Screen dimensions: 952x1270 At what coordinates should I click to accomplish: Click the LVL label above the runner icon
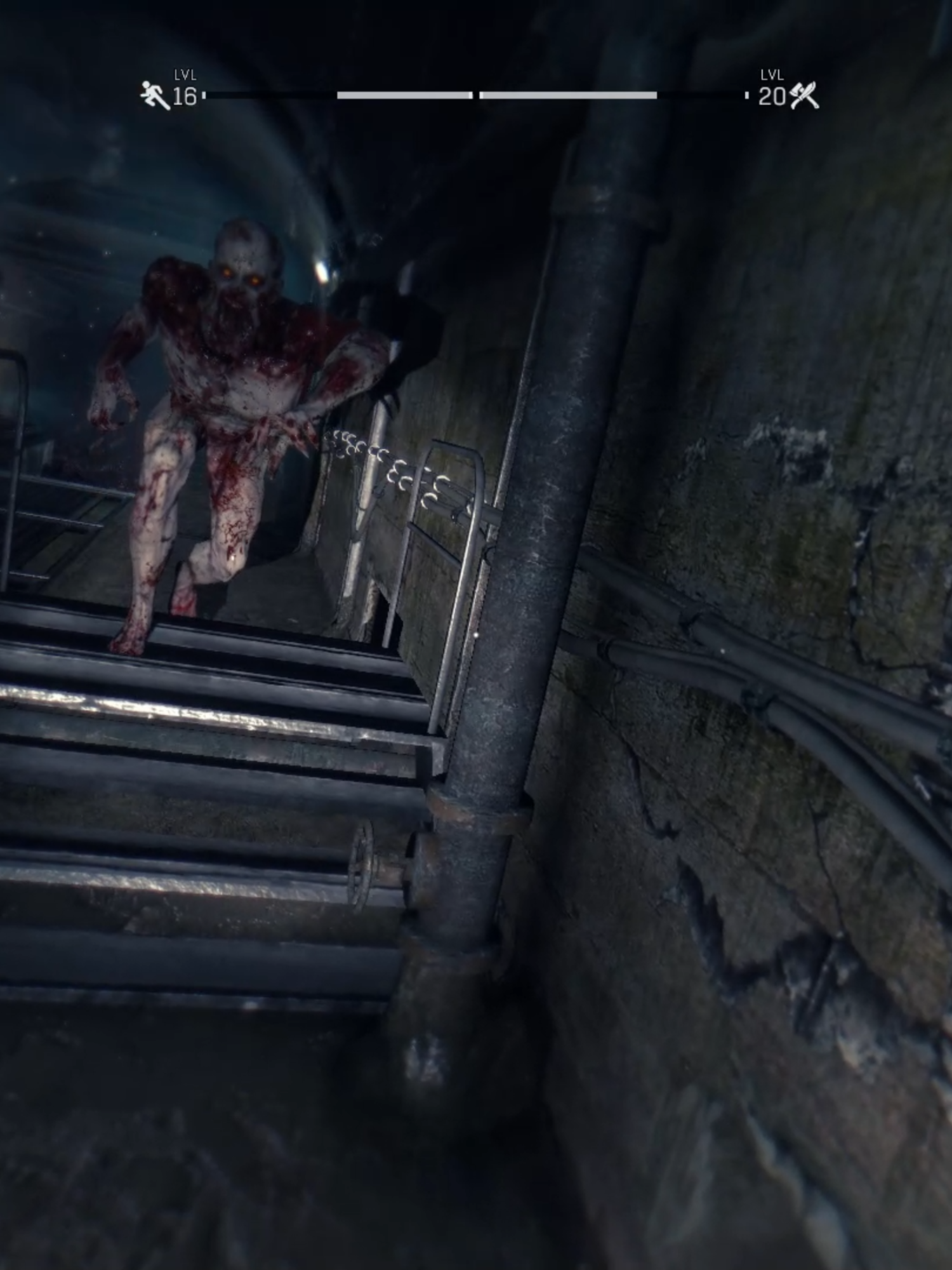click(186, 74)
